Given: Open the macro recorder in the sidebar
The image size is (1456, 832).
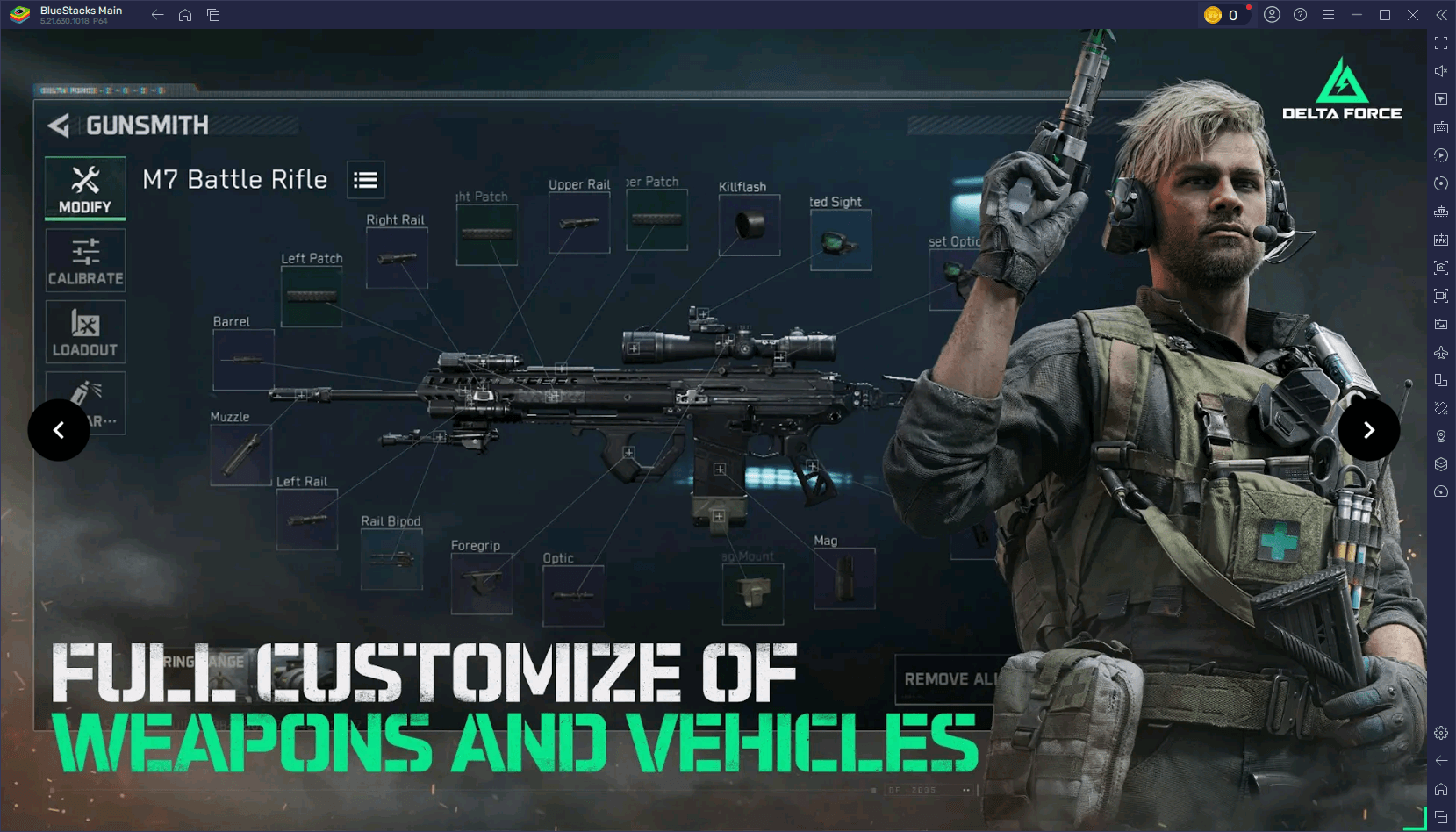Looking at the screenshot, I should tap(1440, 155).
